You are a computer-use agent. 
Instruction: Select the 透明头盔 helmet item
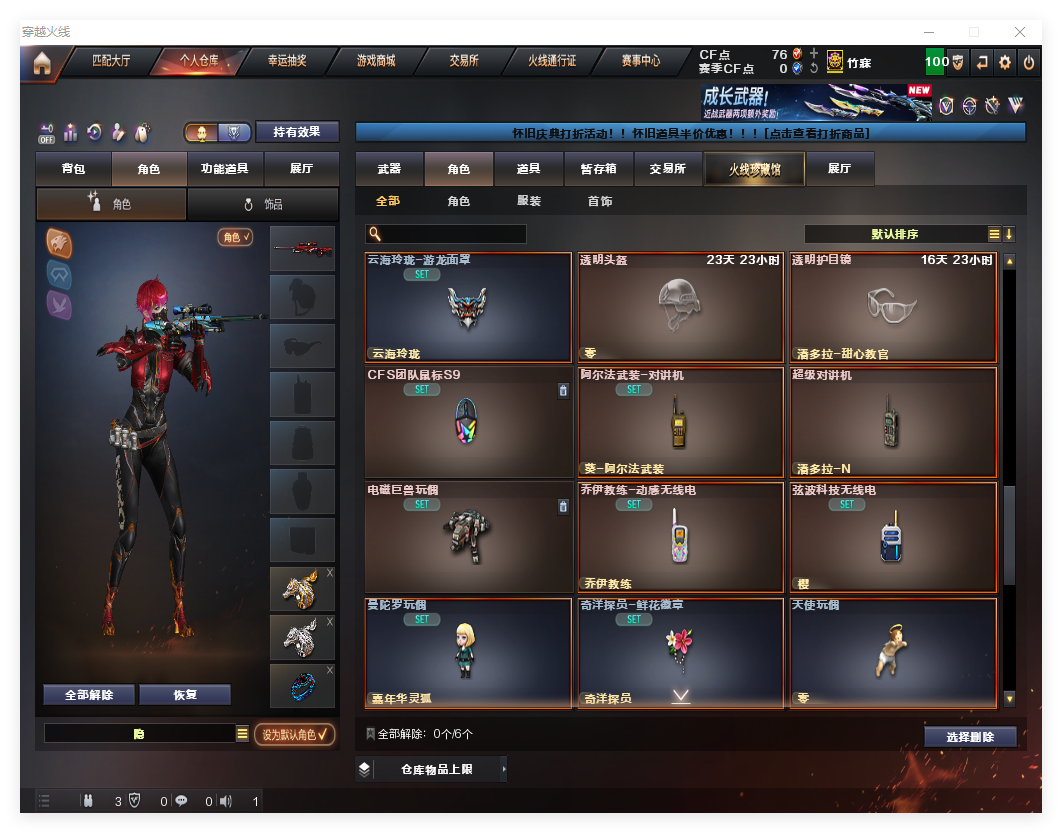point(680,307)
